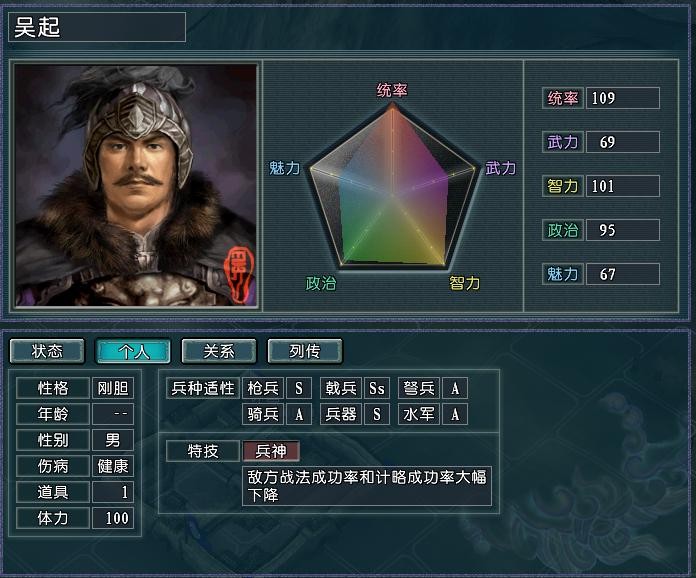This screenshot has height=578, width=696.
Task: Show the 列传 biography tab
Action: tap(305, 351)
